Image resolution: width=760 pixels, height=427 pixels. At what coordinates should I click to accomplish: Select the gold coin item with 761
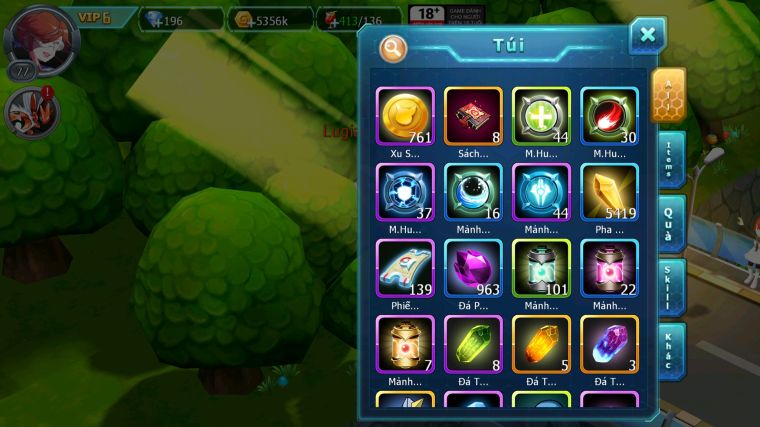(405, 117)
